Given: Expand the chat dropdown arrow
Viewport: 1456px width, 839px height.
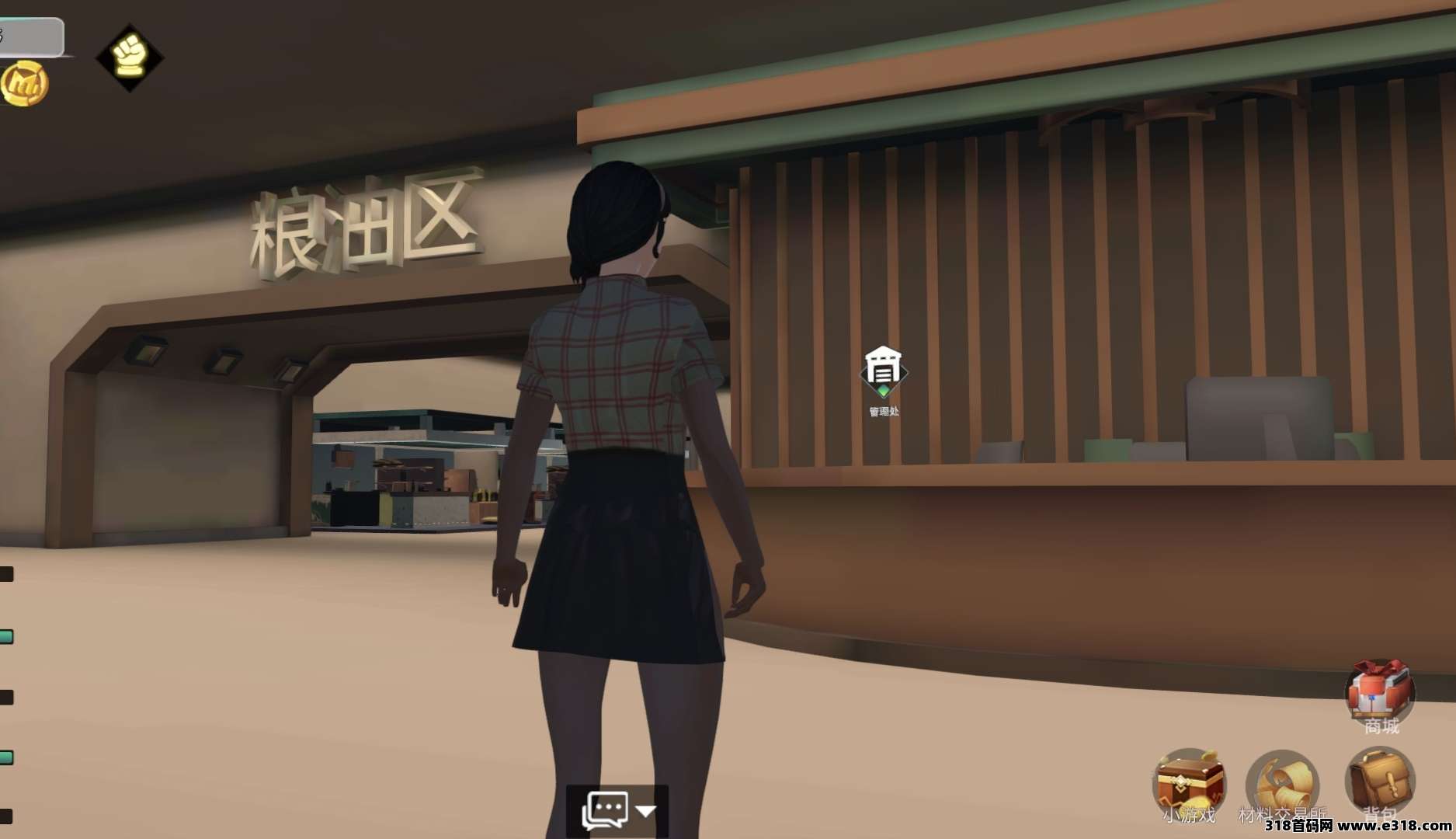Looking at the screenshot, I should pos(646,811).
